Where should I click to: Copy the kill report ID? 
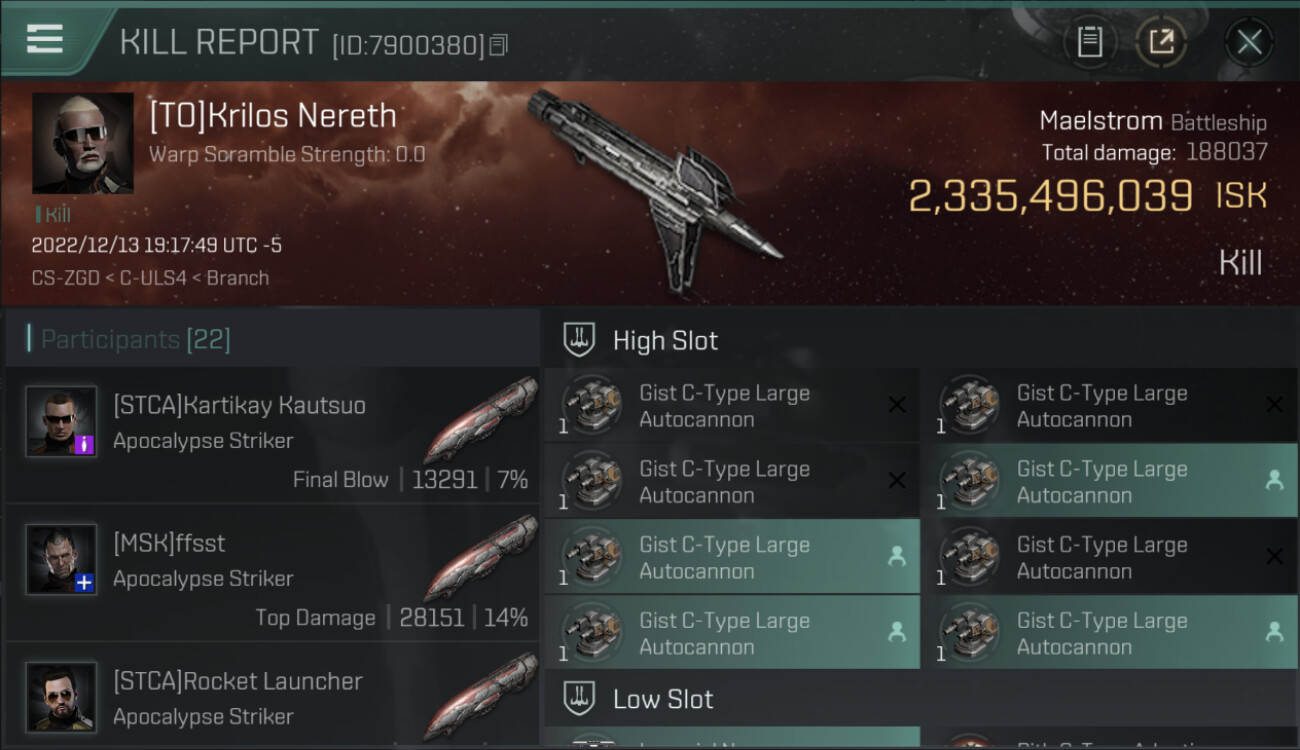(499, 45)
